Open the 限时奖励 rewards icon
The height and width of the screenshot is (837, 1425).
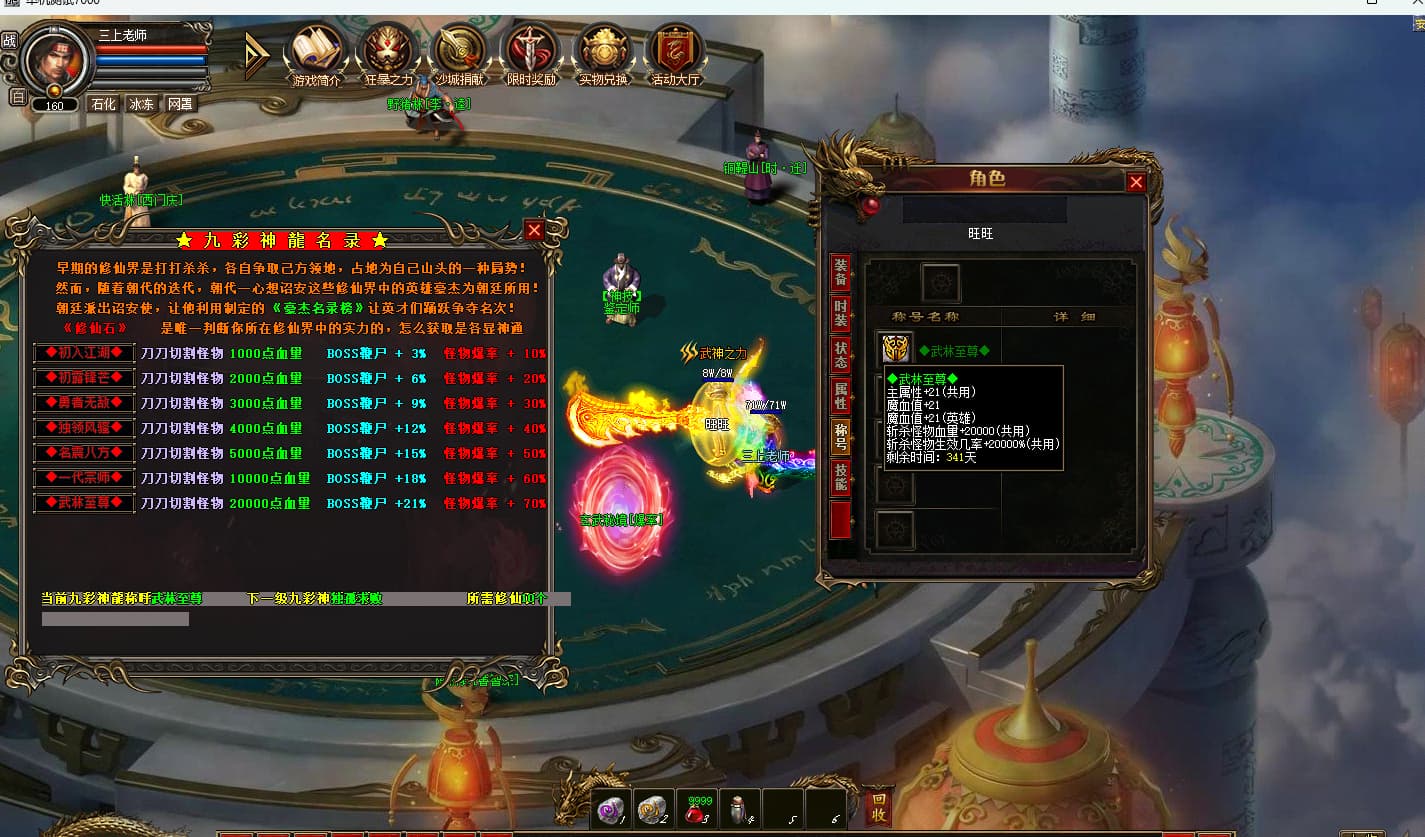pyautogui.click(x=531, y=50)
